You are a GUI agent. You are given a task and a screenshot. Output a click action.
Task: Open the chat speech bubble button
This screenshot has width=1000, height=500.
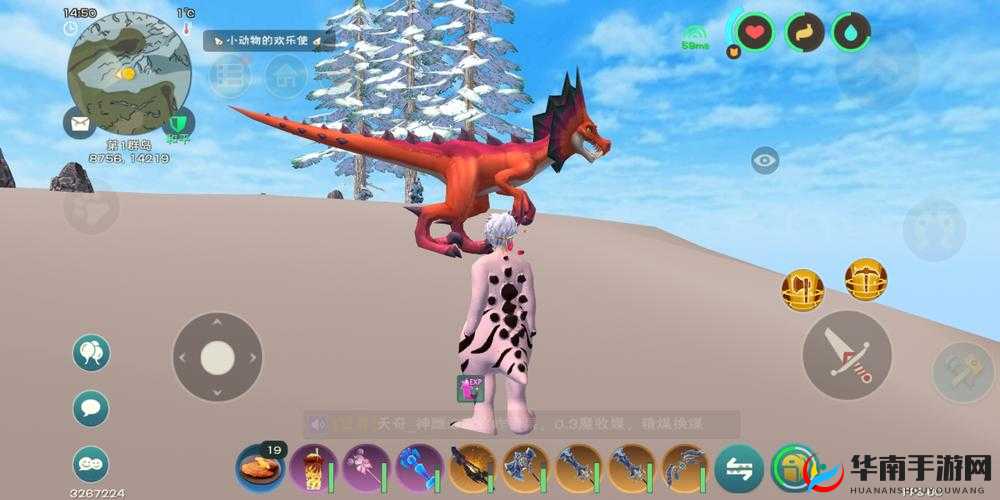(x=91, y=408)
